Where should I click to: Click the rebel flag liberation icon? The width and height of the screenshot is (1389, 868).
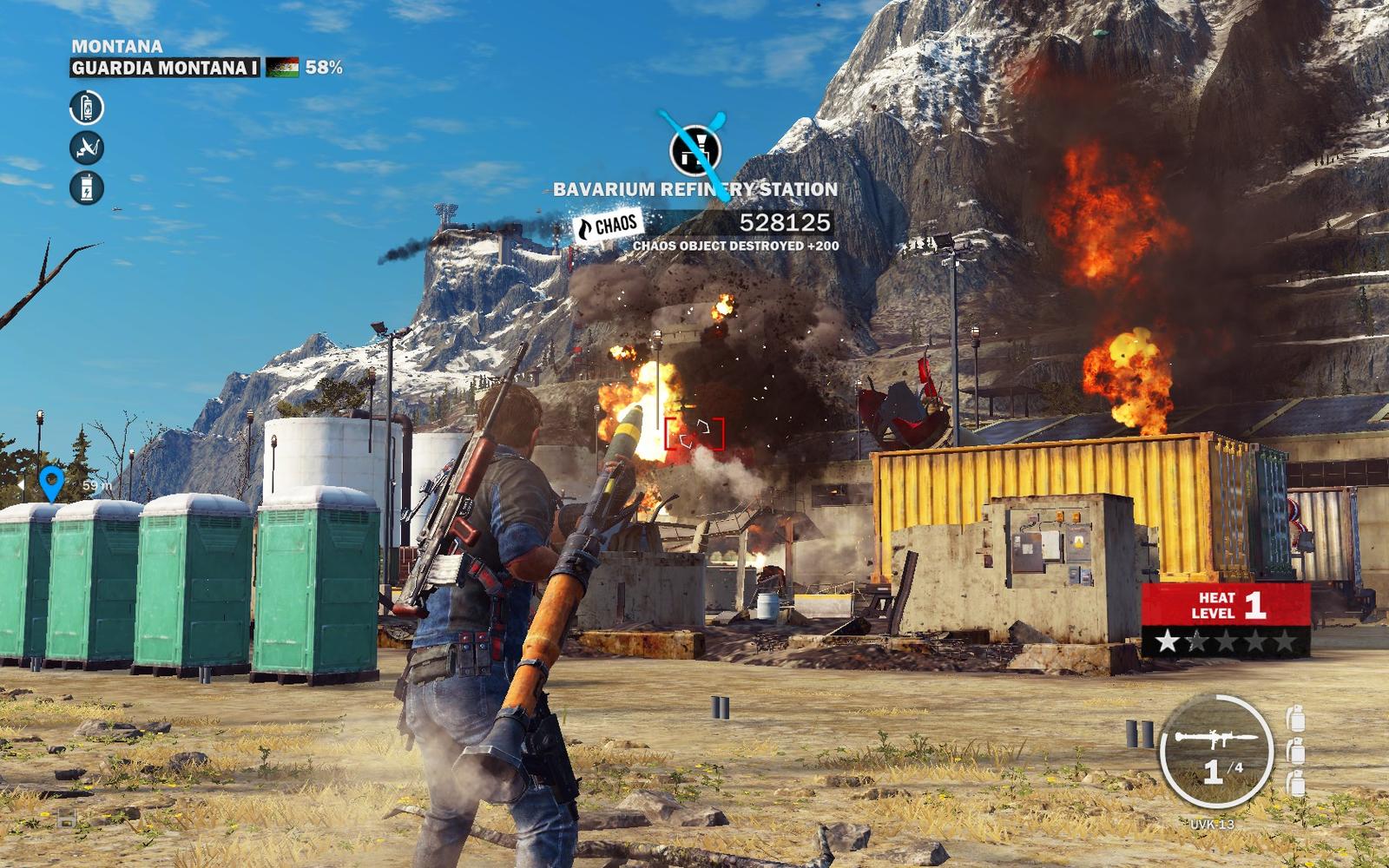(282, 68)
